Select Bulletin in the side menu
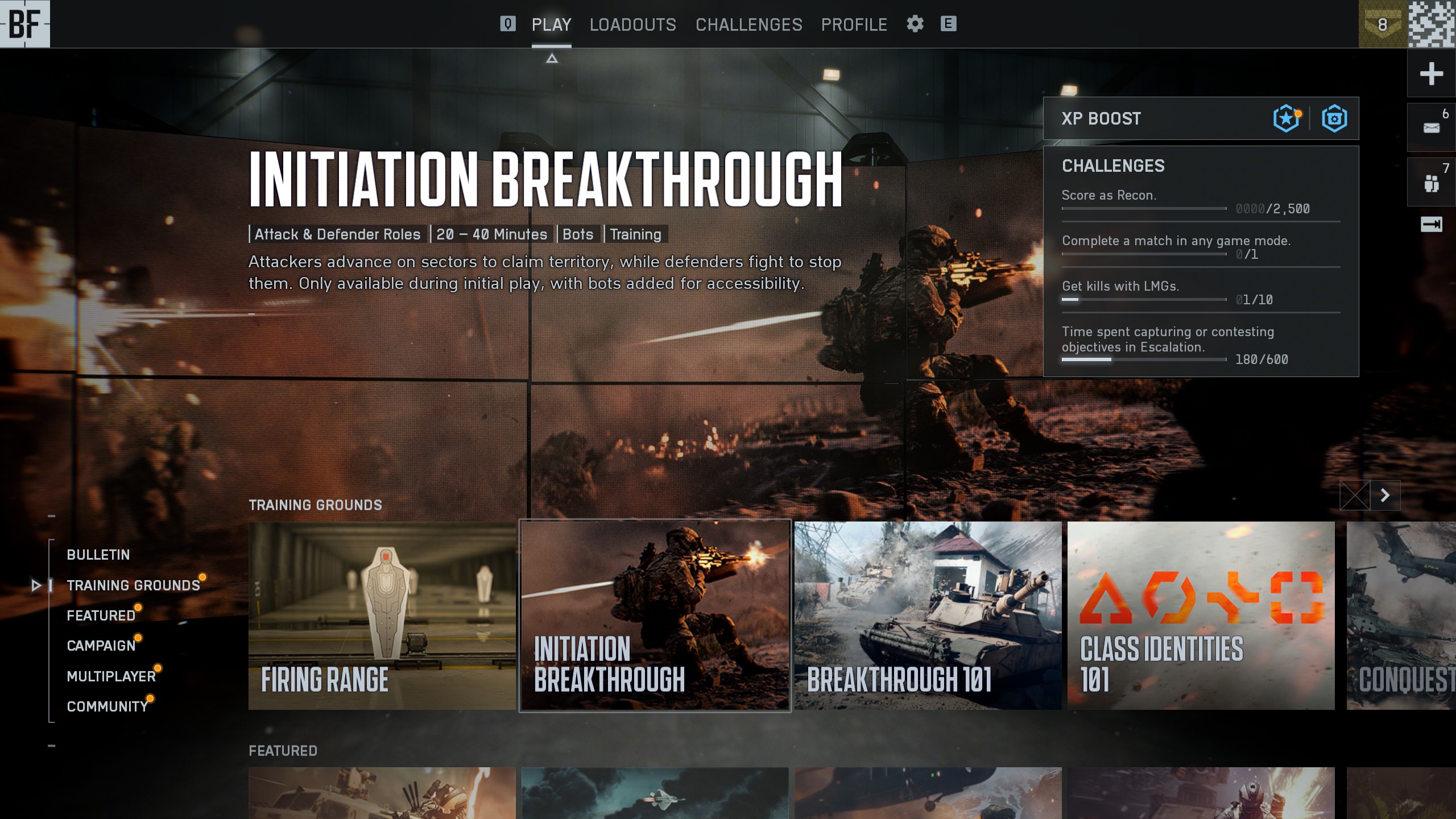Image resolution: width=1456 pixels, height=819 pixels. pyautogui.click(x=98, y=555)
